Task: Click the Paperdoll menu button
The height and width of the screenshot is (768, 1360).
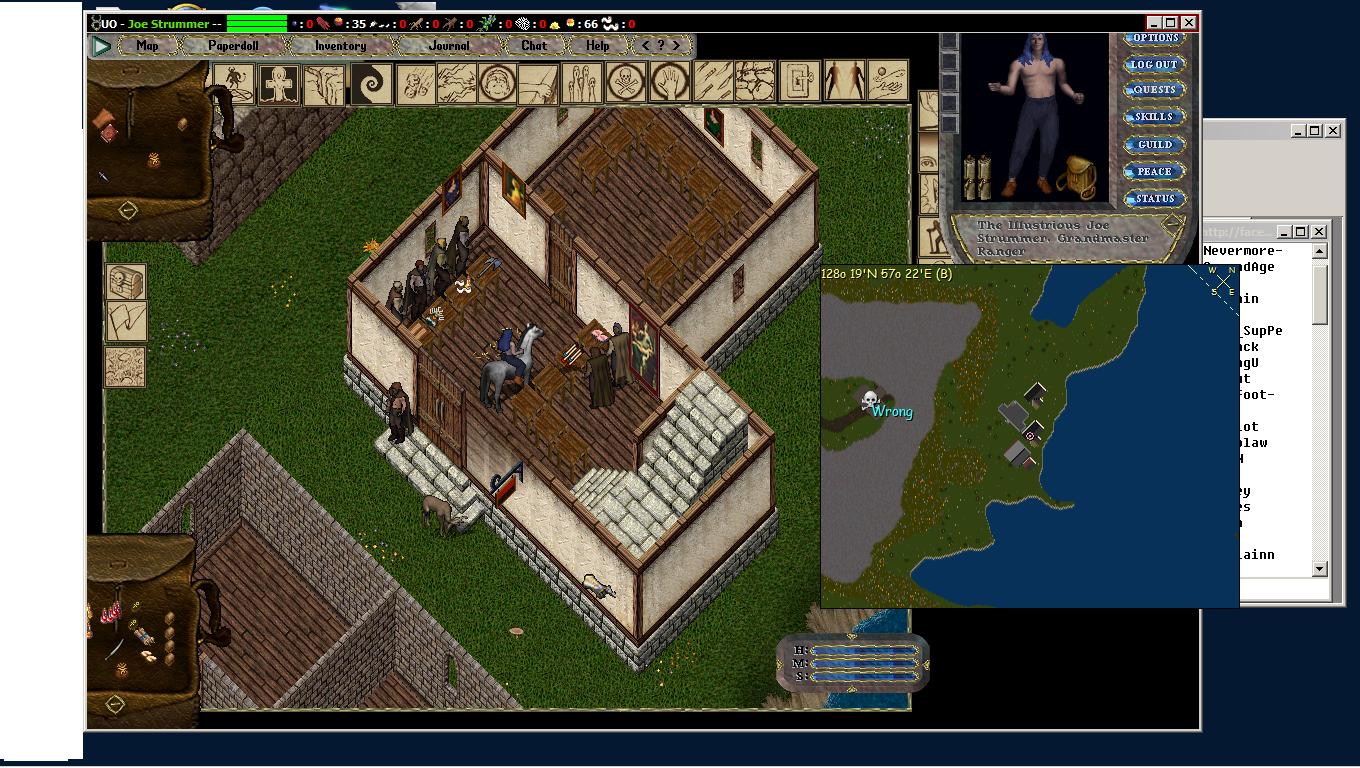Action: 232,46
